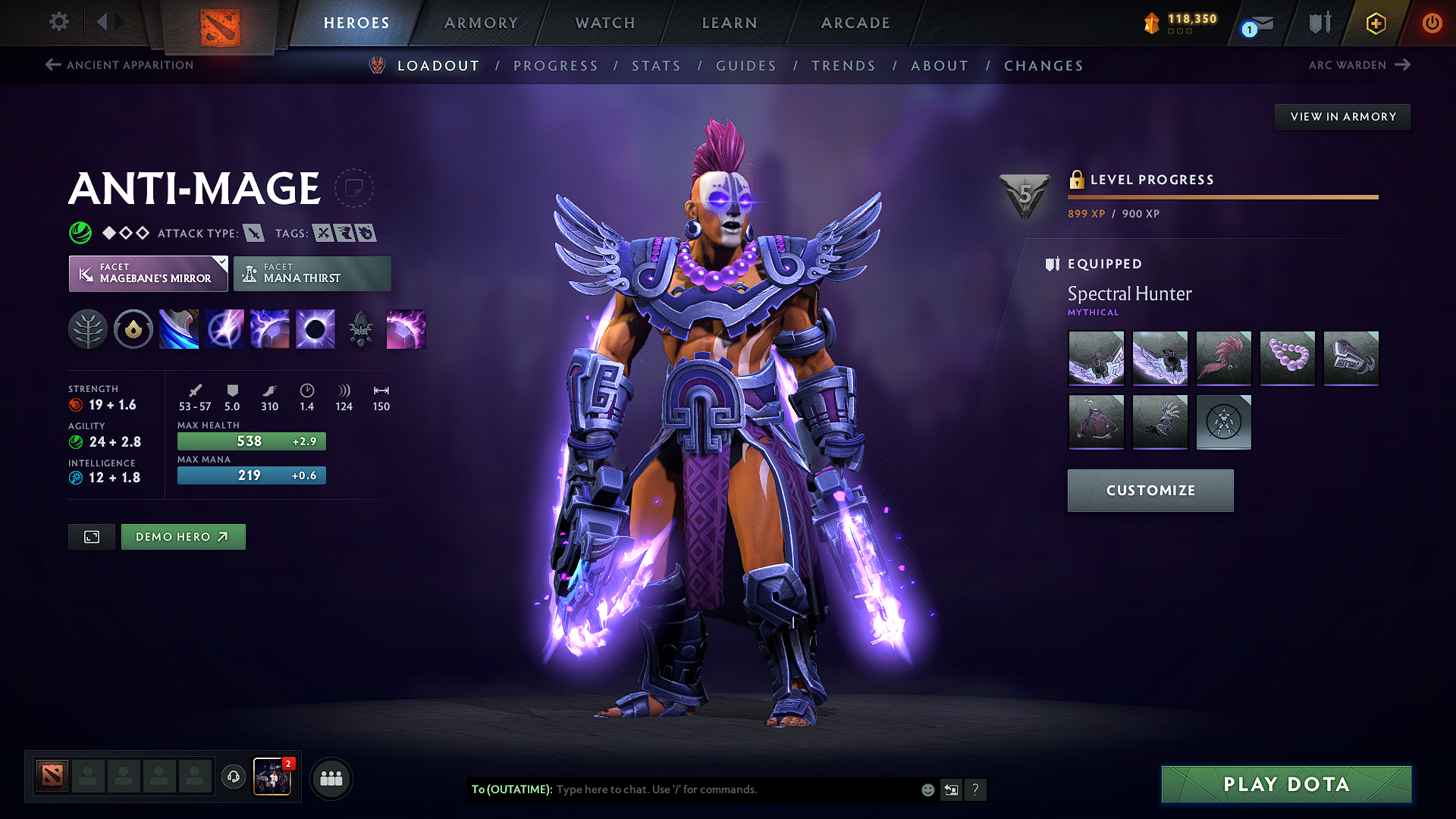Image resolution: width=1456 pixels, height=819 pixels.
Task: Open the STATS section for Anti-Mage
Action: click(x=656, y=65)
